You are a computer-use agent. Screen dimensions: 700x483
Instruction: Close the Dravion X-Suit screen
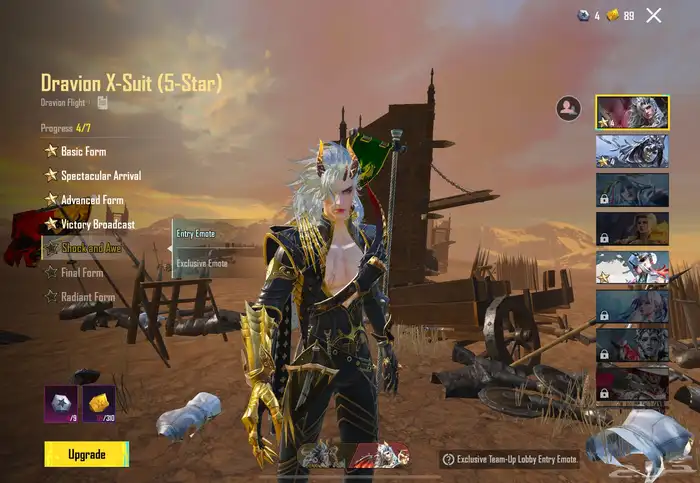[654, 15]
